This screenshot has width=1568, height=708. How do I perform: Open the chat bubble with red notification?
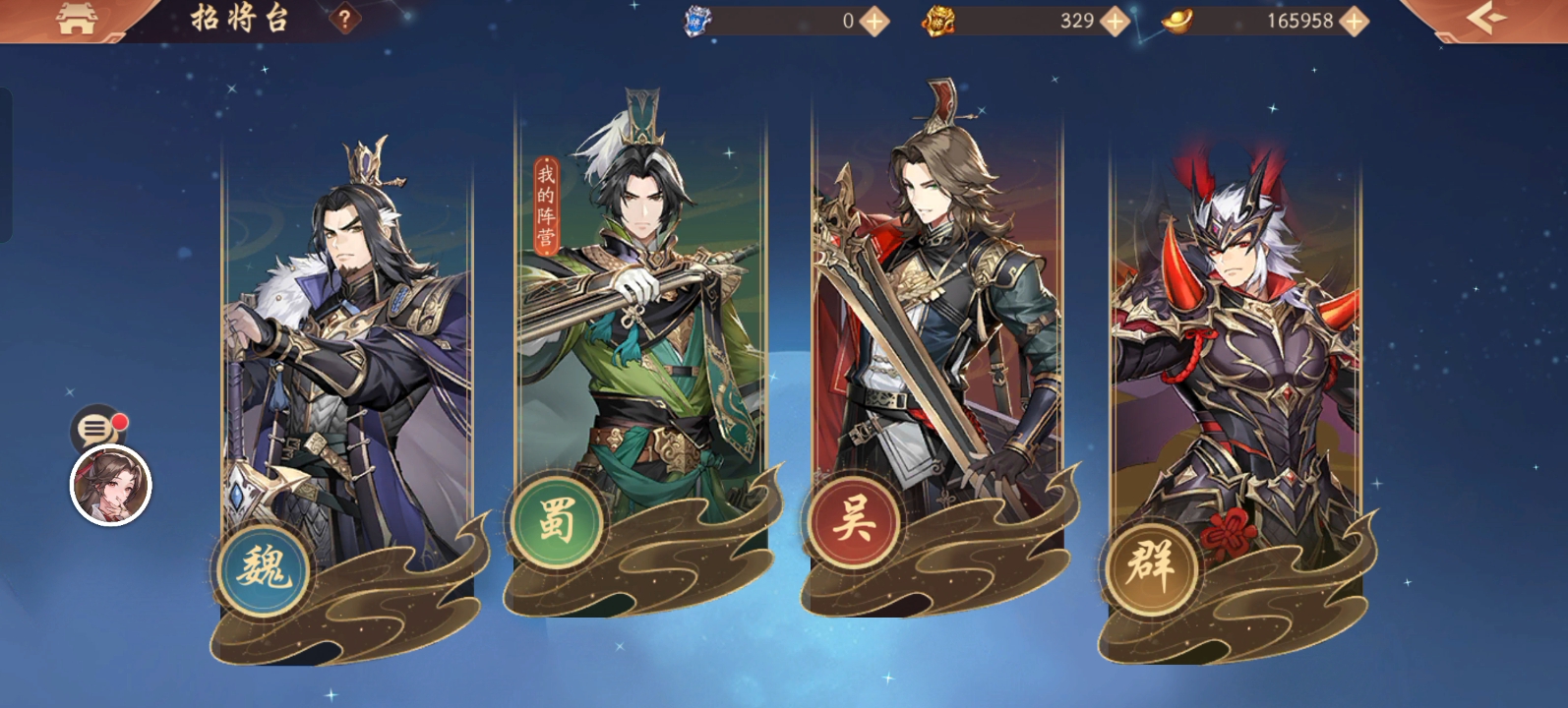tap(98, 425)
